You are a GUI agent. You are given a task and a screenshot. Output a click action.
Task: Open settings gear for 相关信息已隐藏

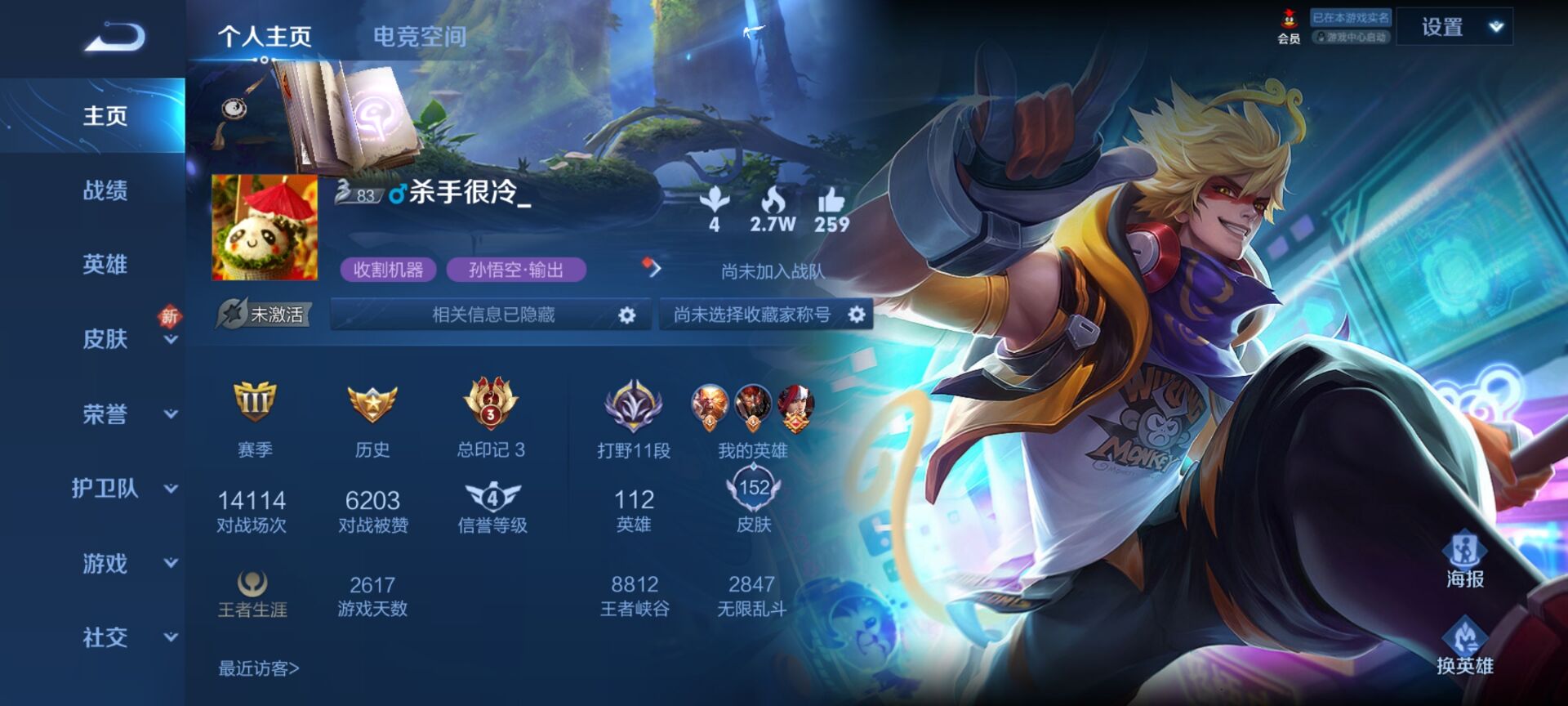click(x=626, y=315)
